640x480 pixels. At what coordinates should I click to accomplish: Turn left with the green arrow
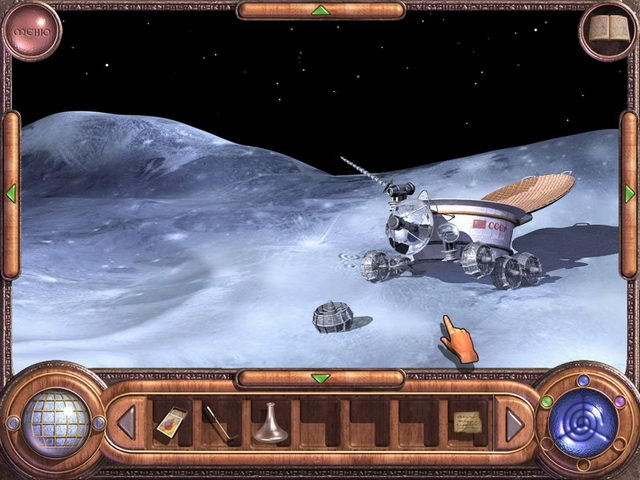[11, 192]
